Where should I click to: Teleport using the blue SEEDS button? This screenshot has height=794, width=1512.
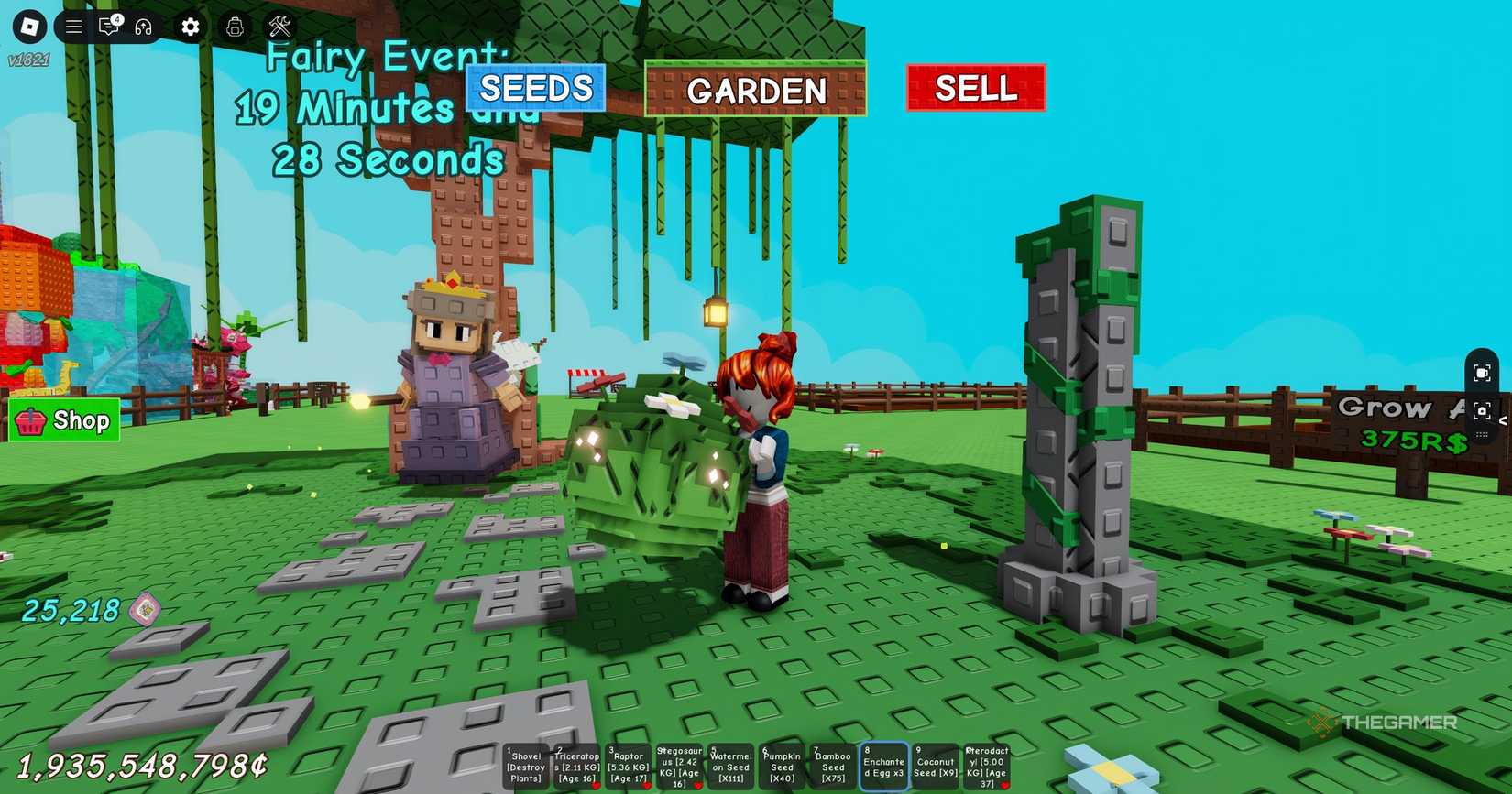(x=536, y=89)
